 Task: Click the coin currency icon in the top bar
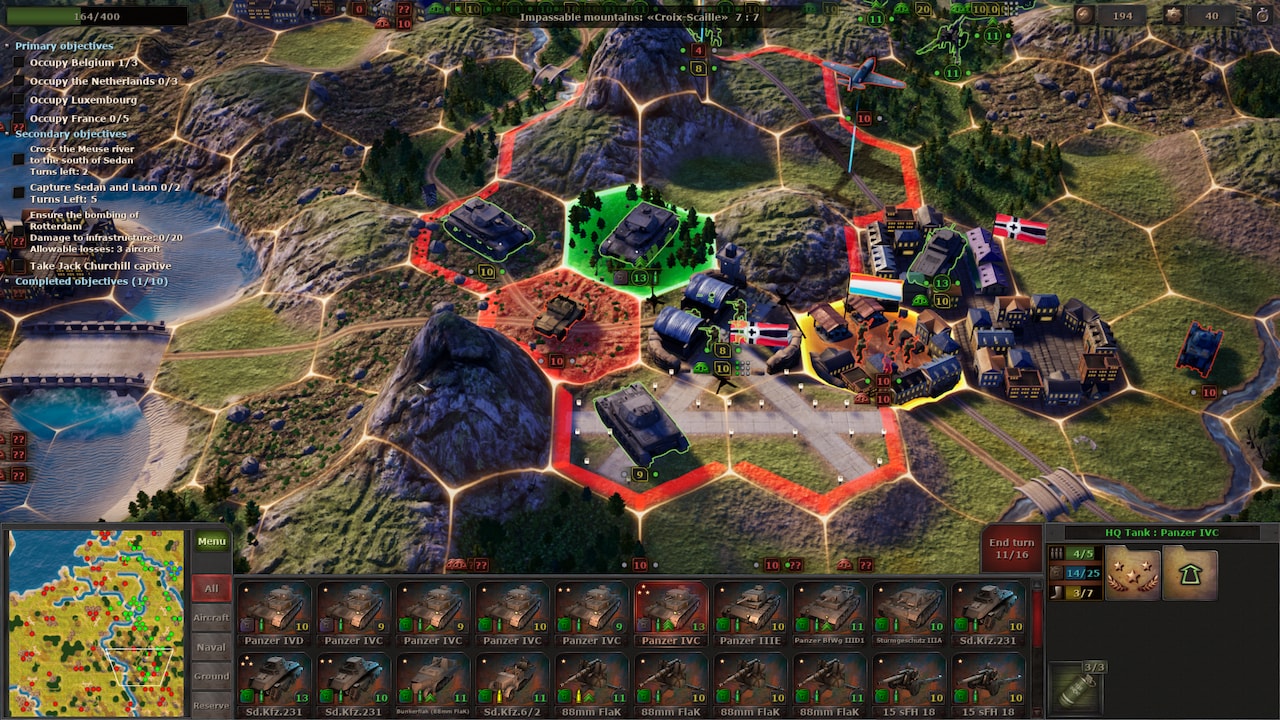(x=1083, y=15)
